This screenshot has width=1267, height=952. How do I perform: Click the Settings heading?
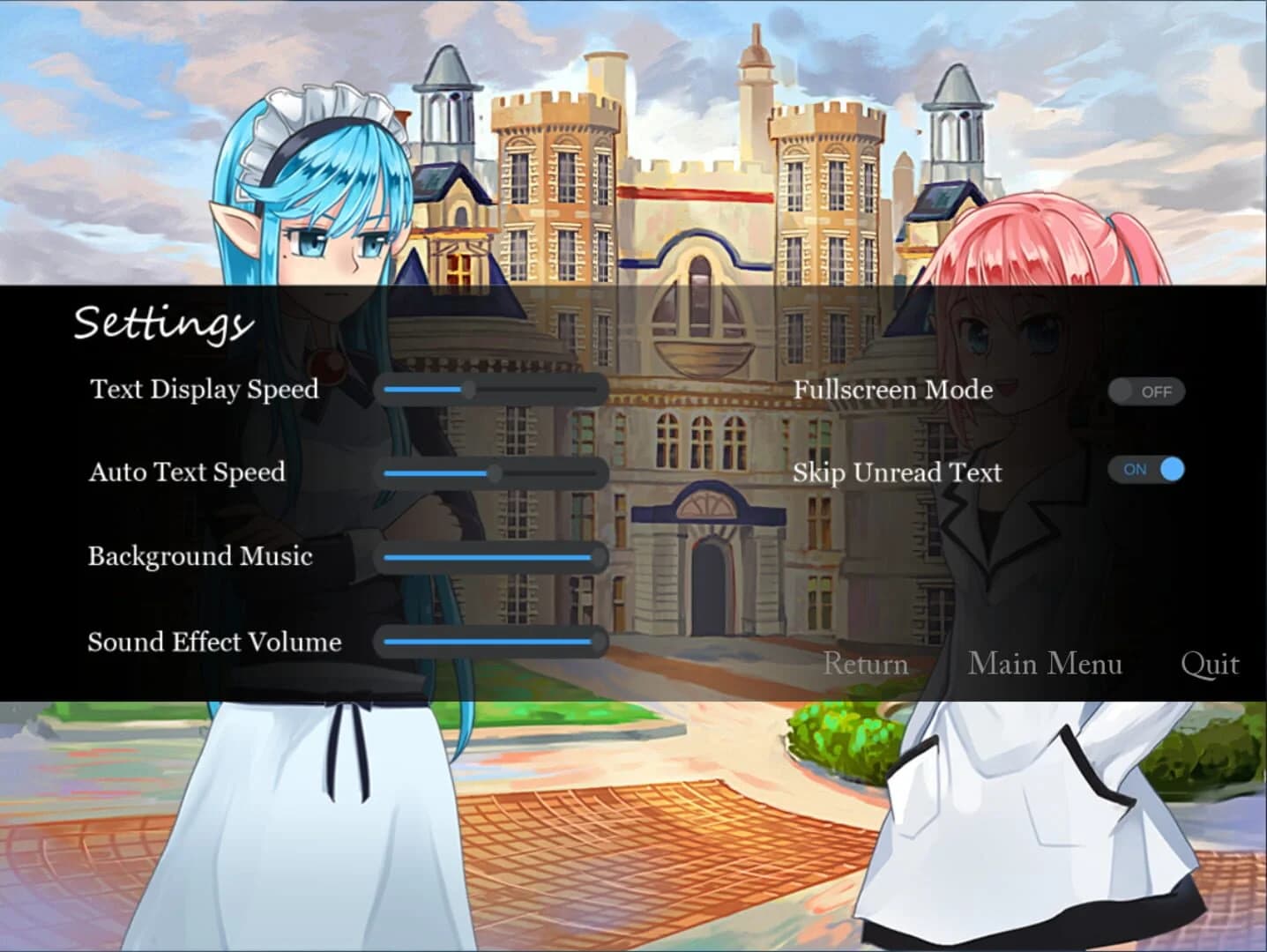pyautogui.click(x=159, y=324)
